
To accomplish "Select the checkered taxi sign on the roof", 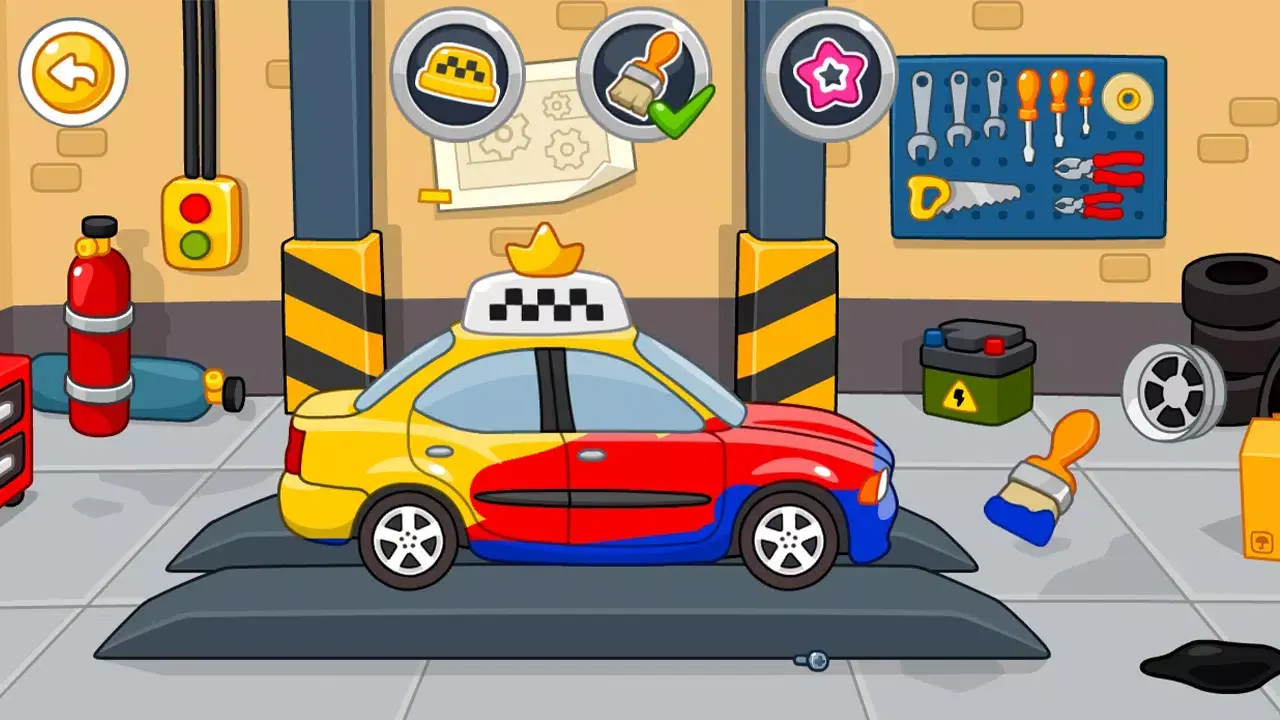I will tap(546, 303).
